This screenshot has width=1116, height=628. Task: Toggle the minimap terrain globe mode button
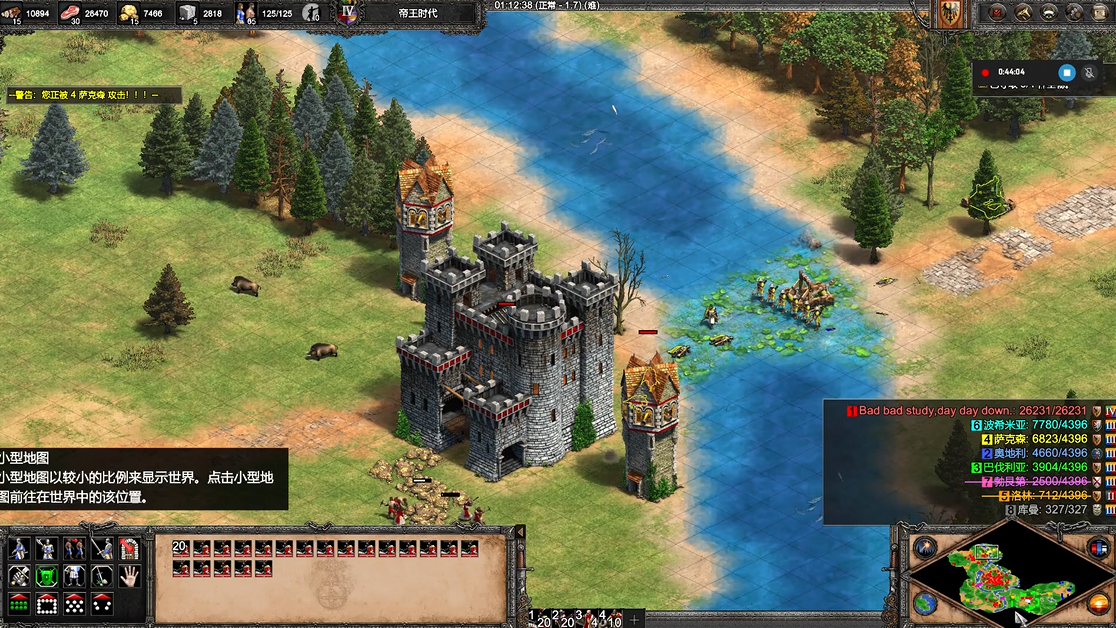[x=924, y=604]
